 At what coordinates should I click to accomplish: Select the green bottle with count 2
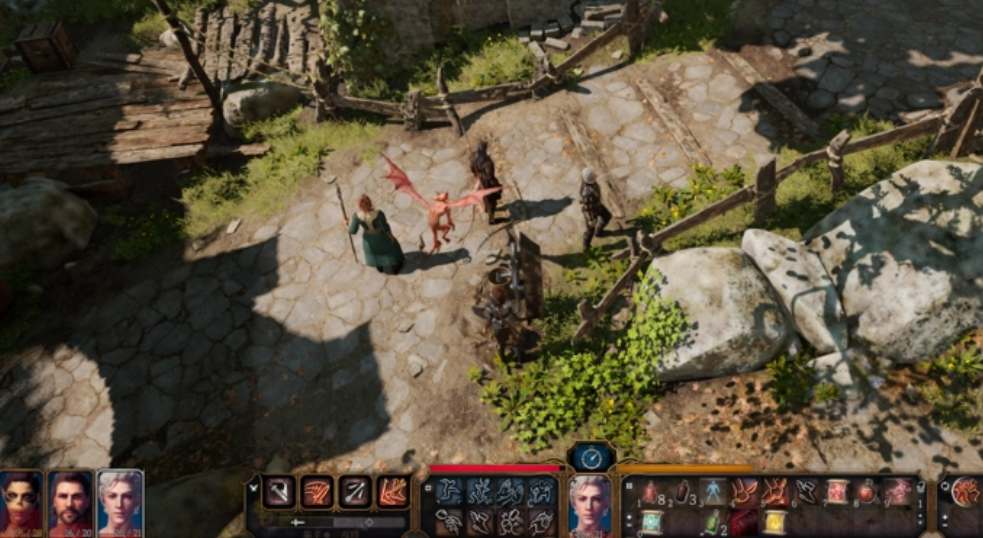pyautogui.click(x=712, y=521)
